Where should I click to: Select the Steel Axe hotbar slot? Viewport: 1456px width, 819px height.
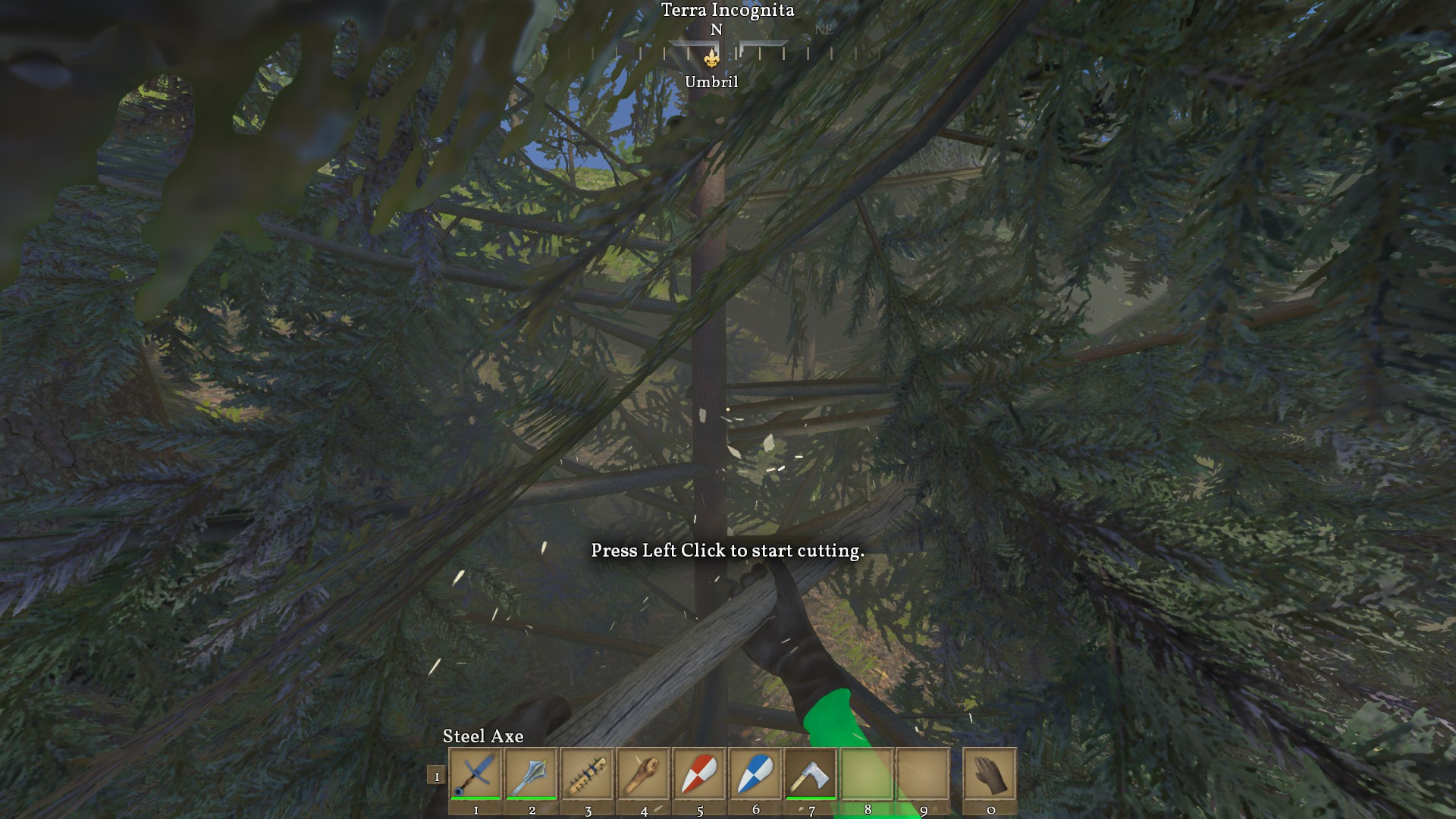click(x=811, y=774)
